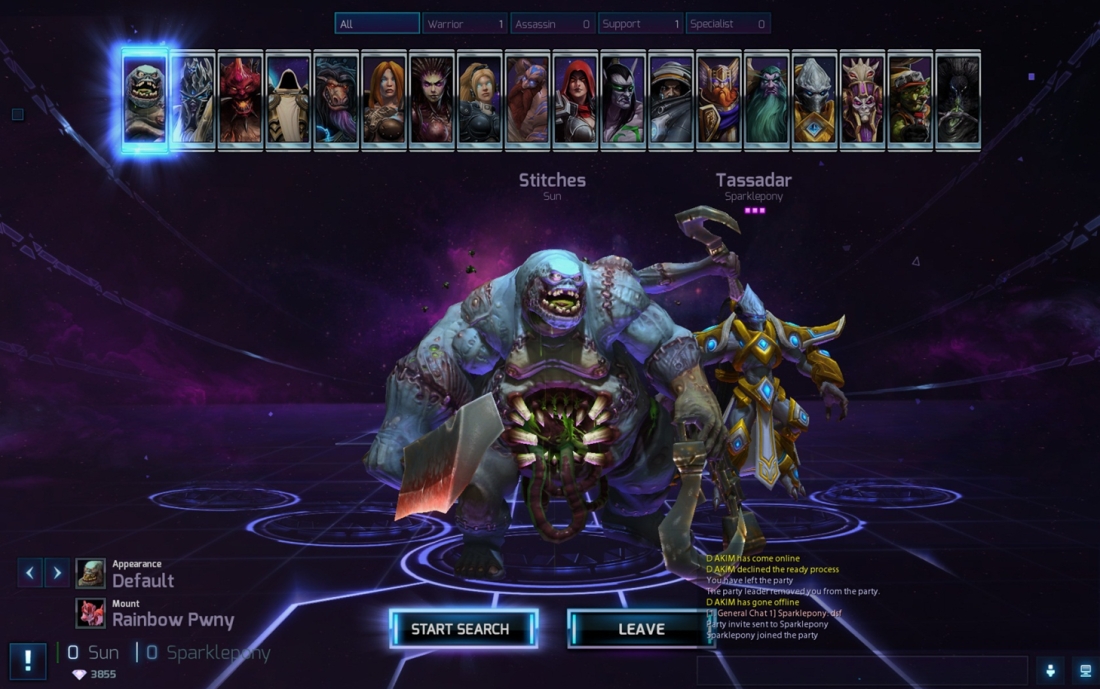This screenshot has height=689, width=1100.
Task: Pick the Tassadar portrait in hero row
Action: (814, 100)
